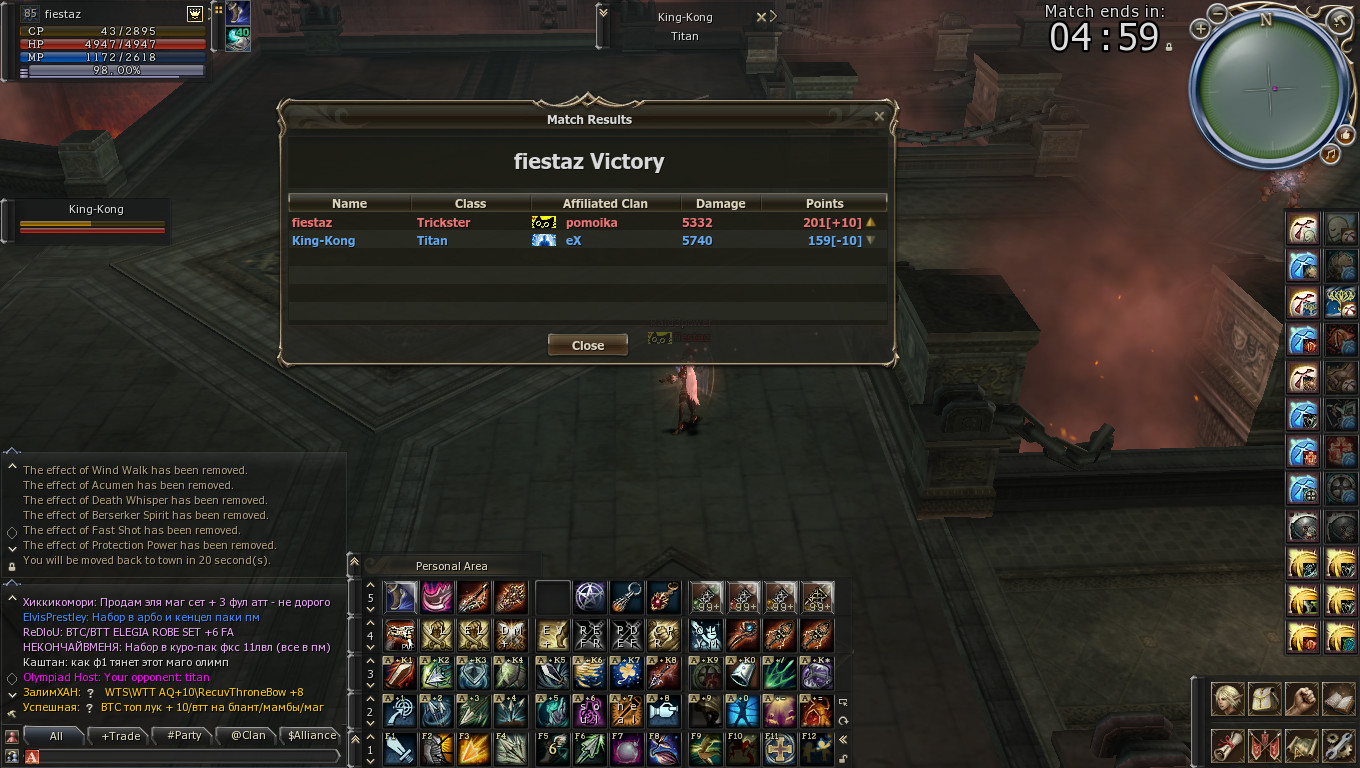Use the F1 sword attack skill
1360x768 pixels.
point(400,749)
